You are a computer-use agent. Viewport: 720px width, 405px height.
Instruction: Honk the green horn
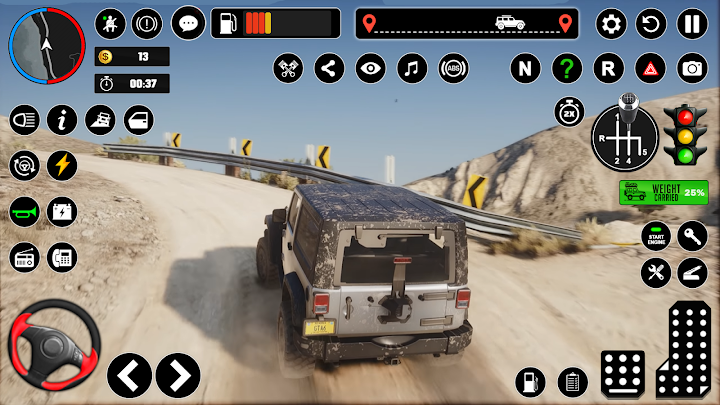pyautogui.click(x=24, y=211)
